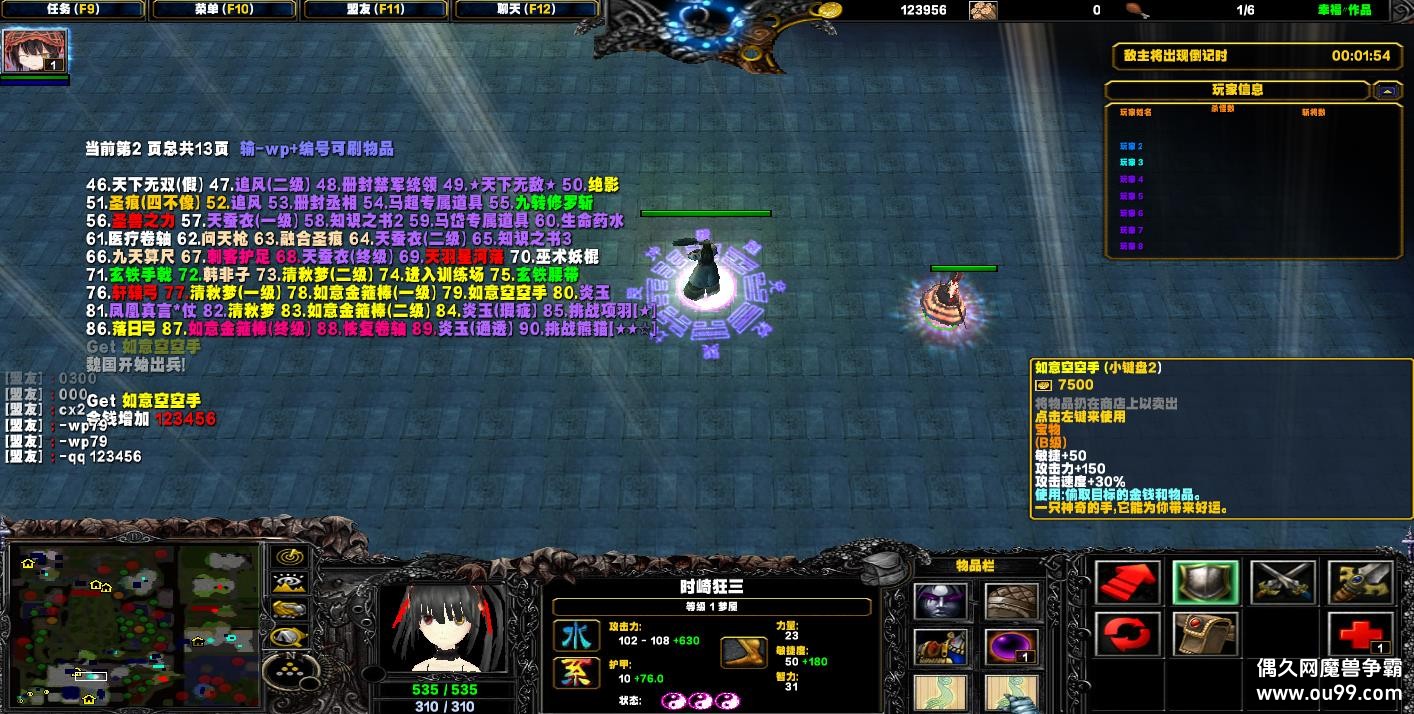The width and height of the screenshot is (1414, 714).
Task: Open the 聊天 (F12) chat log
Action: (526, 10)
